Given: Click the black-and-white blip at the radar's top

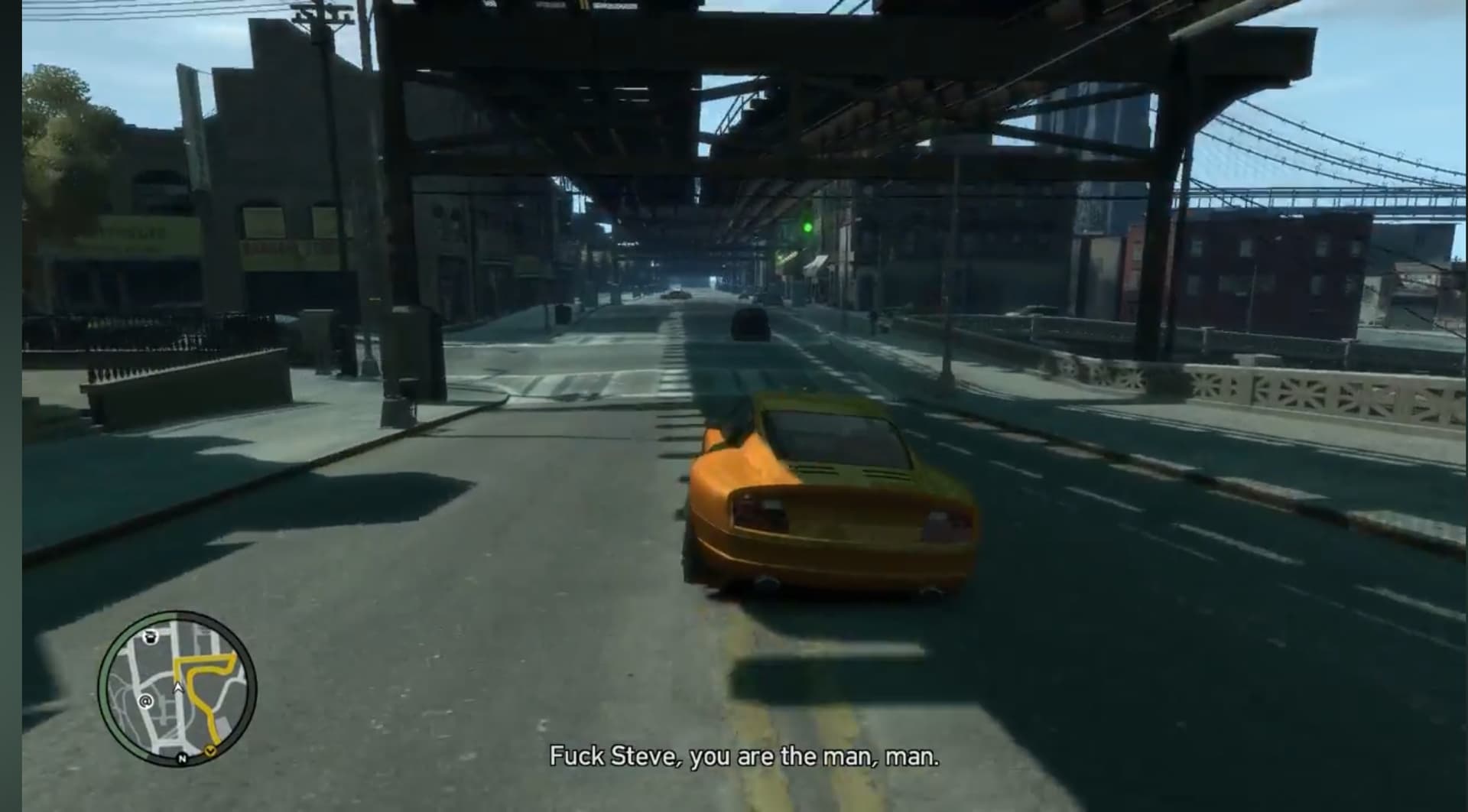Looking at the screenshot, I should (151, 636).
